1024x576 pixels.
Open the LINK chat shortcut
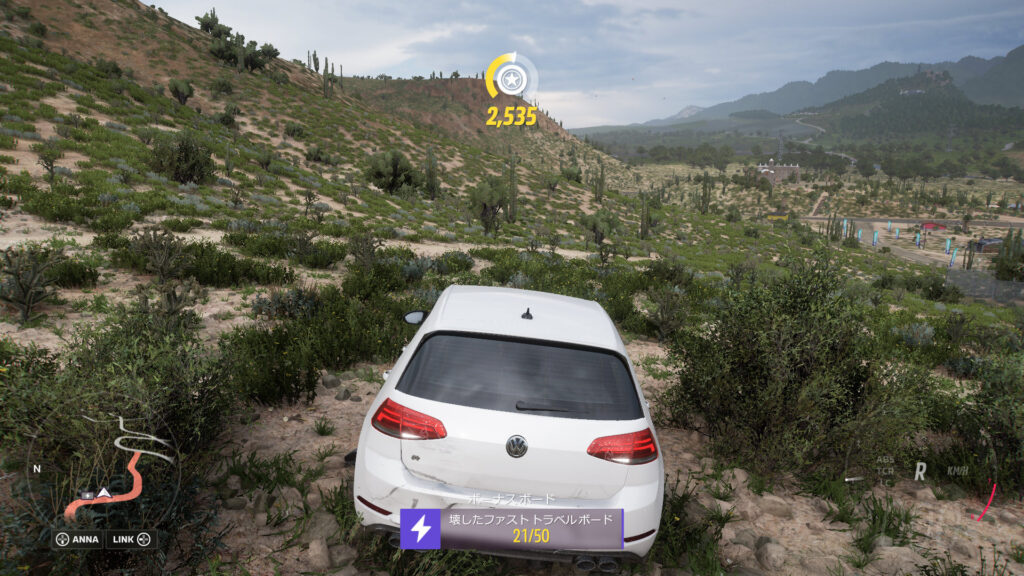pyautogui.click(x=132, y=539)
